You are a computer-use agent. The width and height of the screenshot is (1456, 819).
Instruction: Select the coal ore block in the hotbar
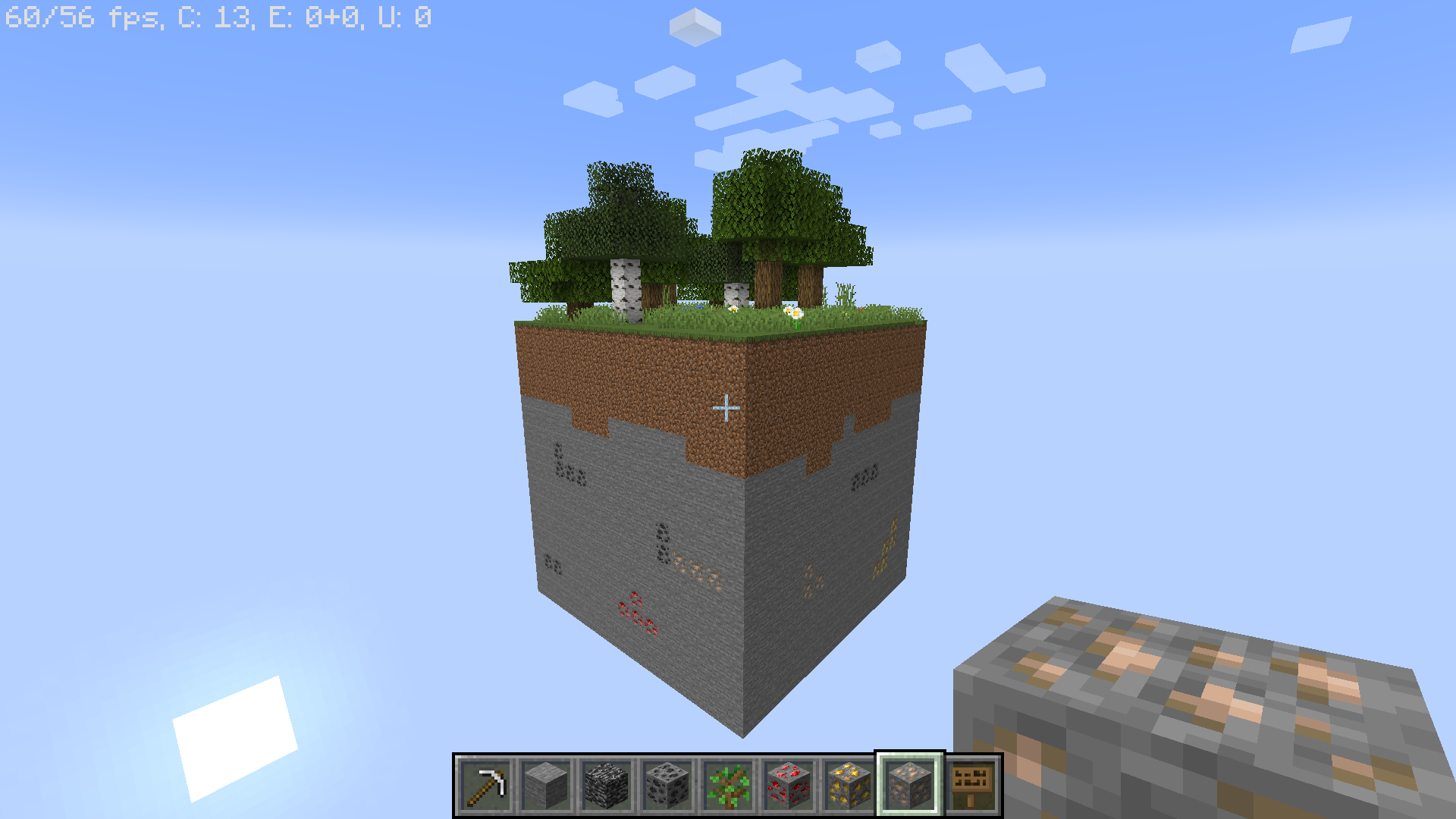coord(667,783)
